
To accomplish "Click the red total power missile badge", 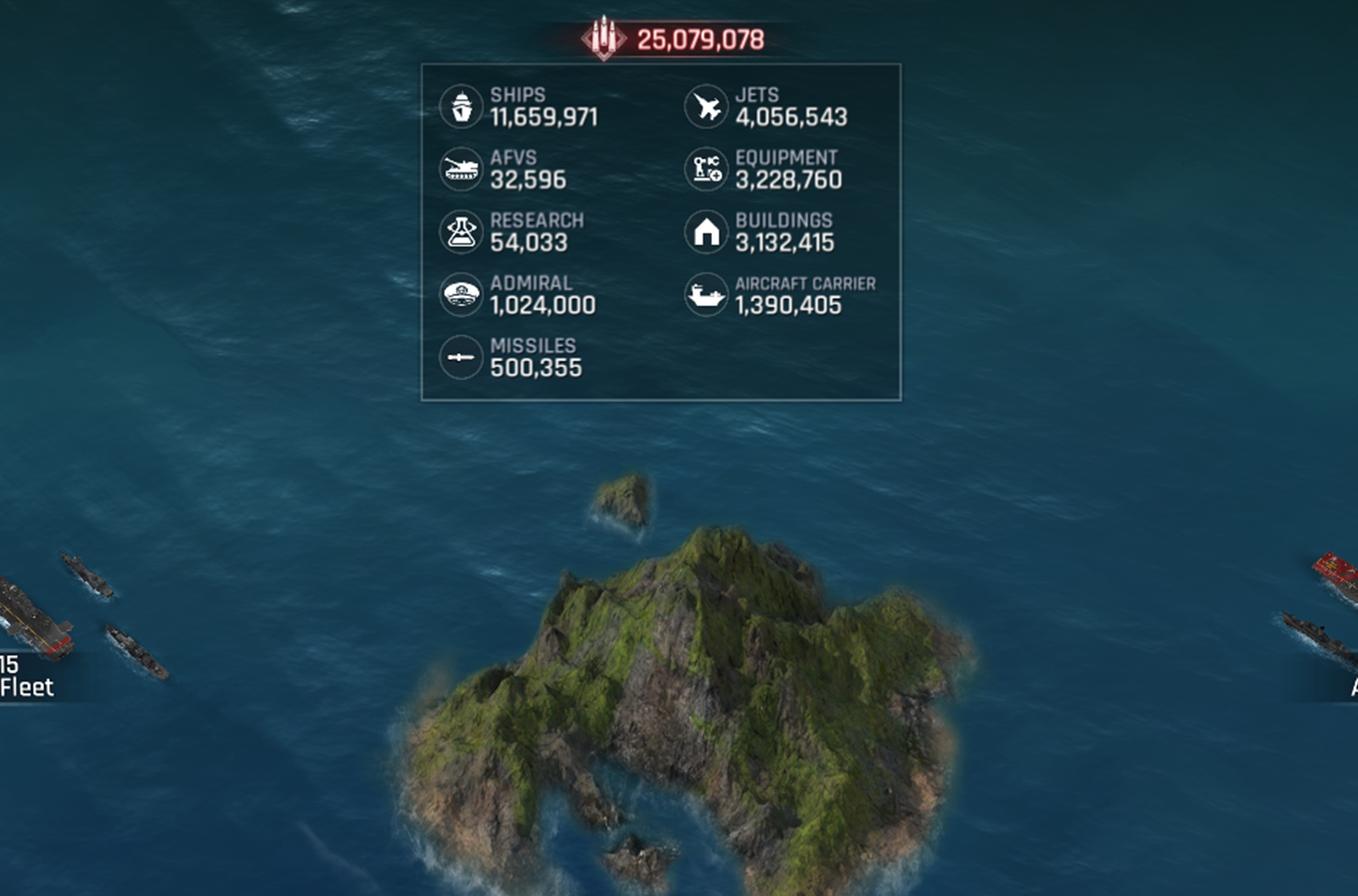I will (x=603, y=39).
